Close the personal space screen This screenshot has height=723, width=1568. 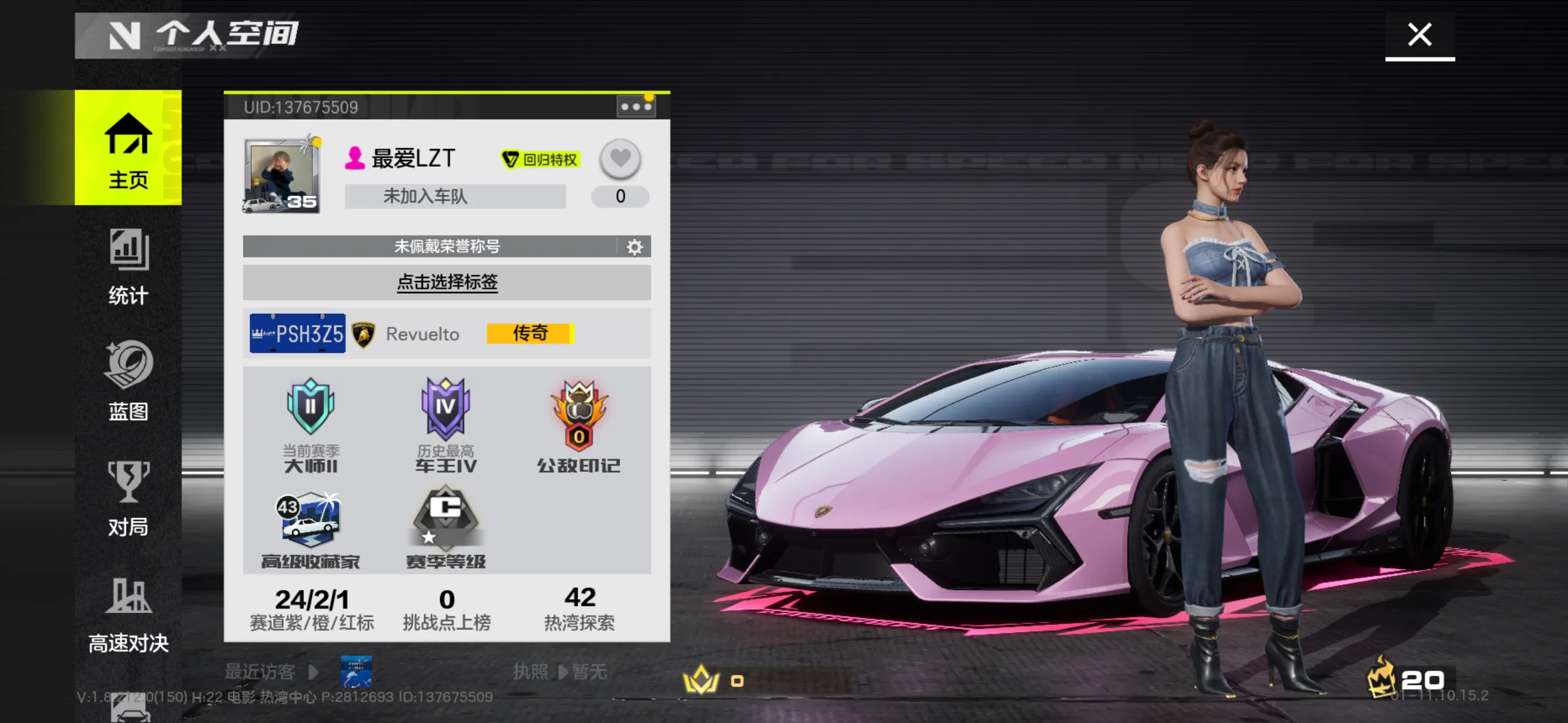(1419, 35)
